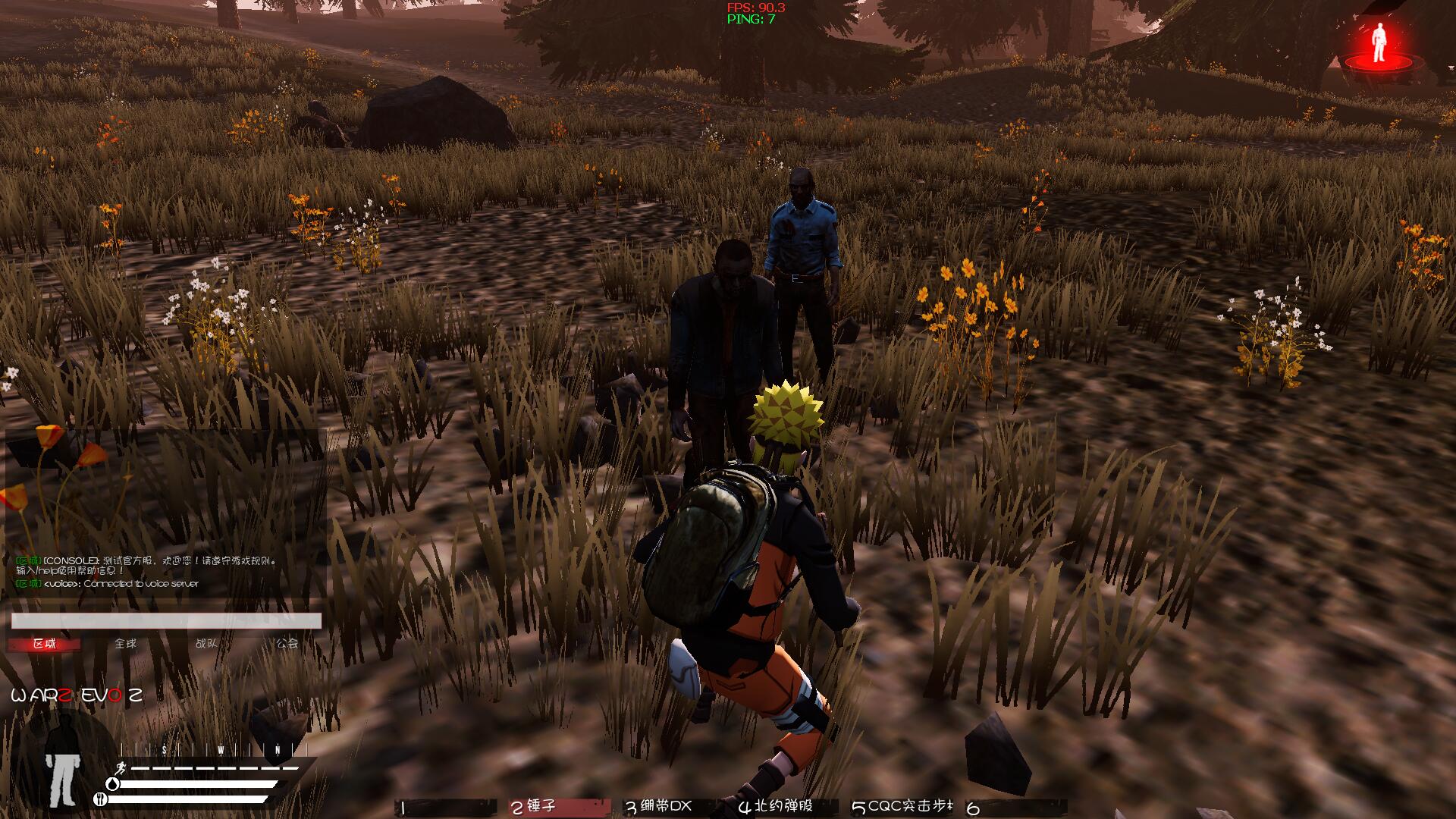1456x819 pixels.
Task: Switch to the 区域 chat channel
Action: [x=44, y=644]
